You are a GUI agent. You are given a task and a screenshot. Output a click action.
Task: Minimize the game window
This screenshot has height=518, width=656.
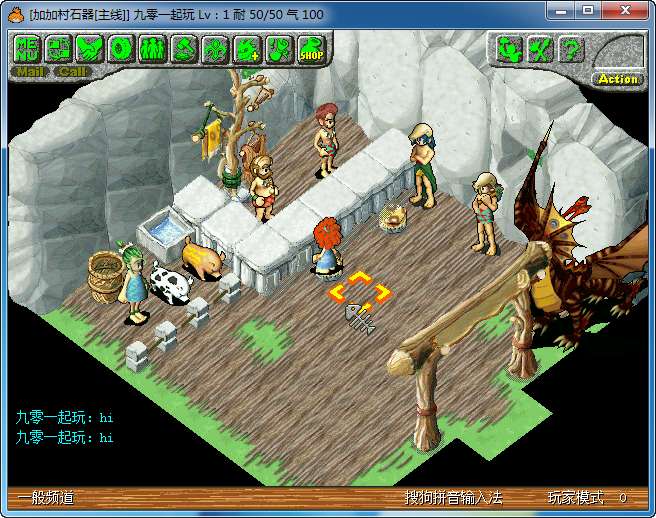[x=561, y=10]
